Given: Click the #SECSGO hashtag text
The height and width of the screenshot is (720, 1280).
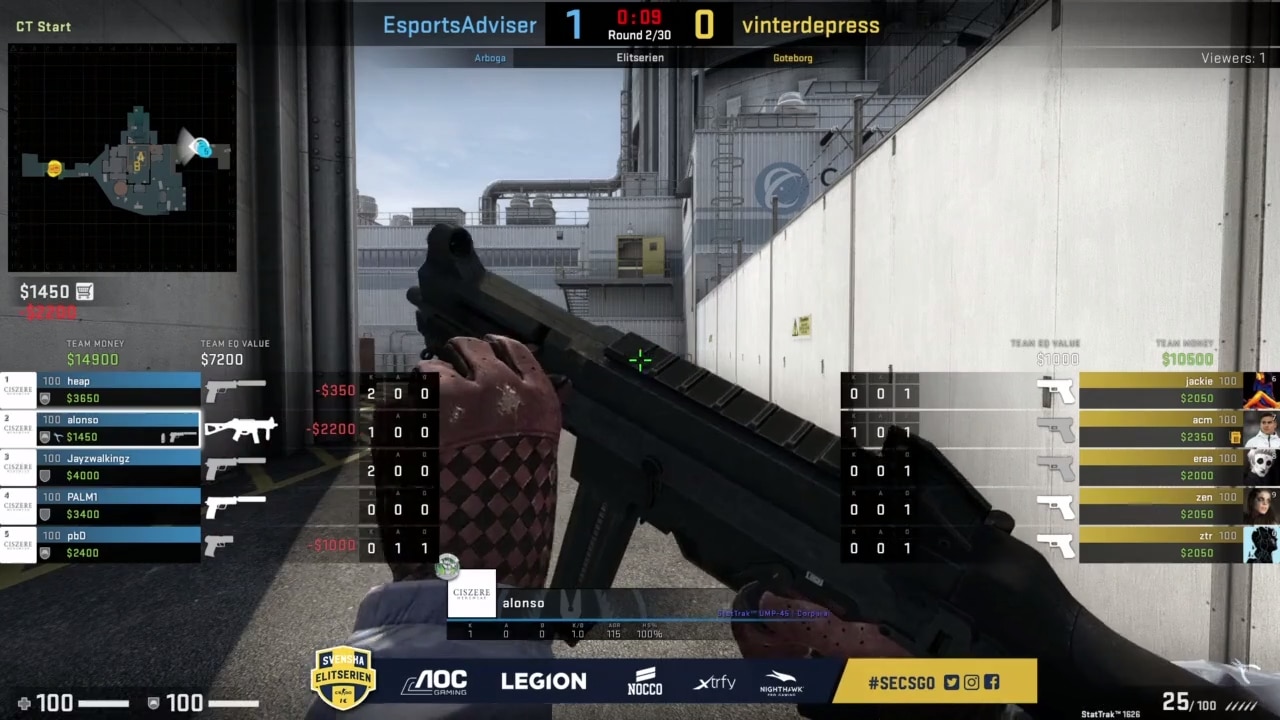Looking at the screenshot, I should pyautogui.click(x=900, y=682).
